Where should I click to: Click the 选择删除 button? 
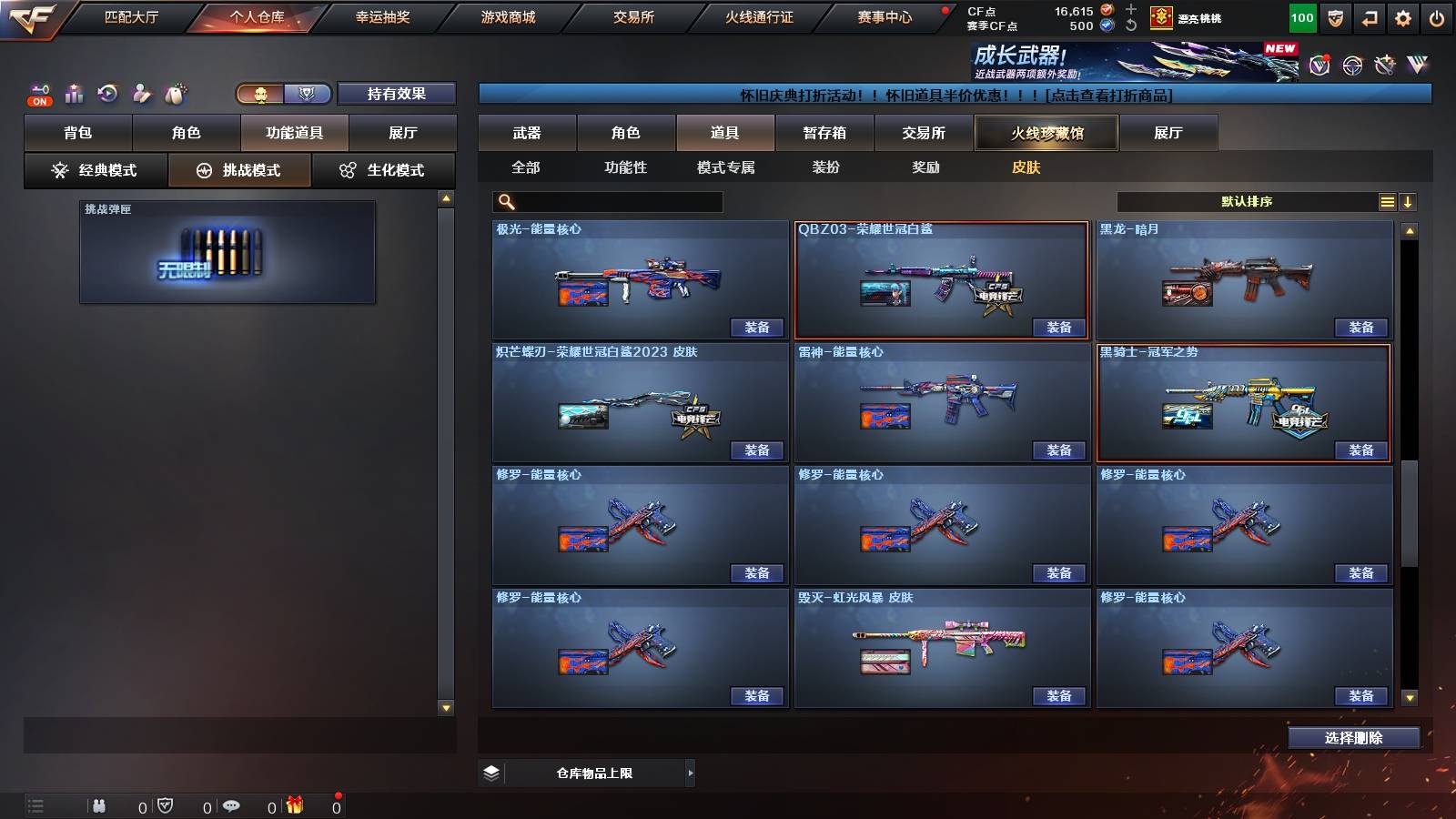click(x=1353, y=737)
